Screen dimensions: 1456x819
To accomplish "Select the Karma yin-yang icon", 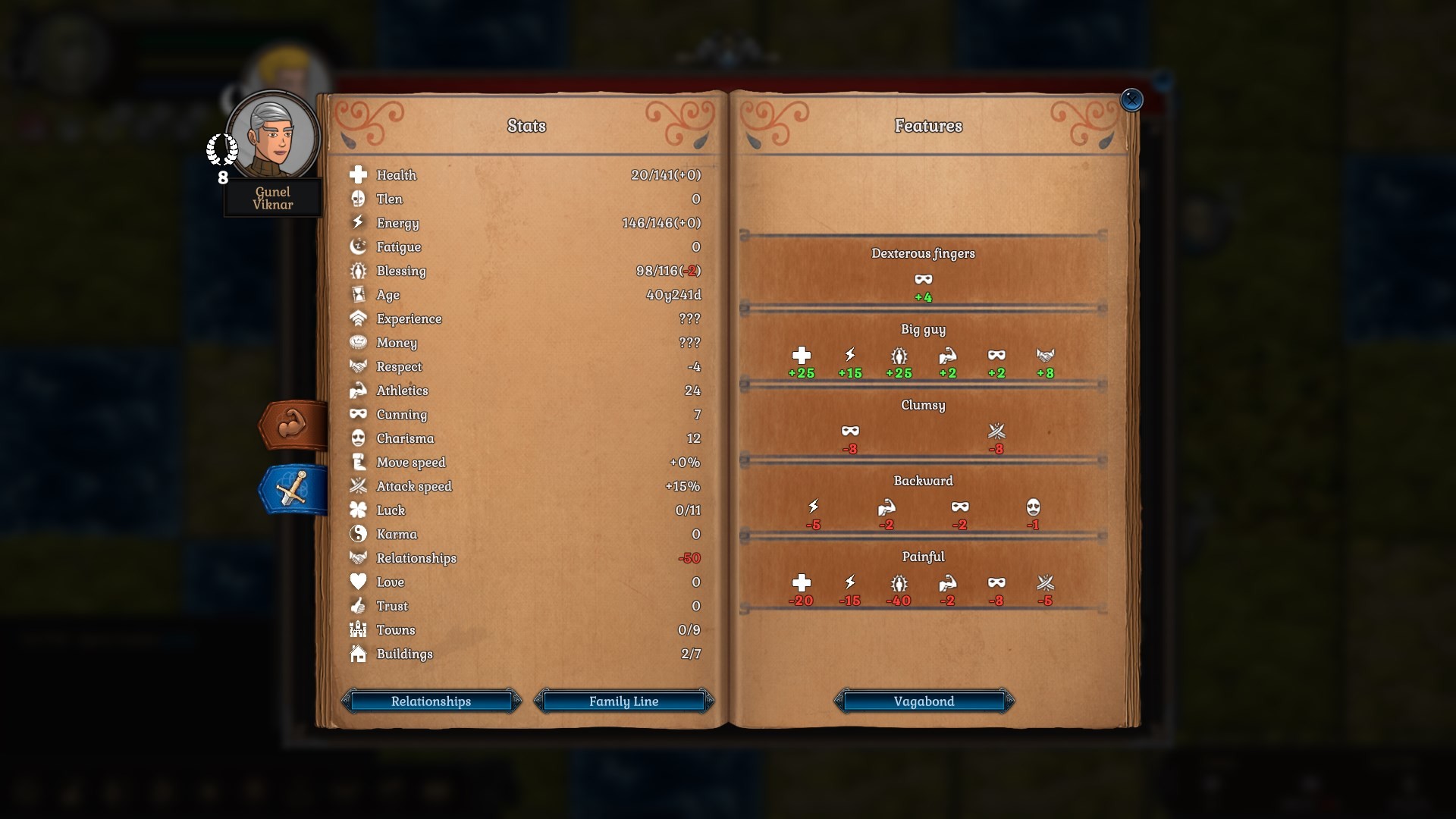I will (358, 534).
